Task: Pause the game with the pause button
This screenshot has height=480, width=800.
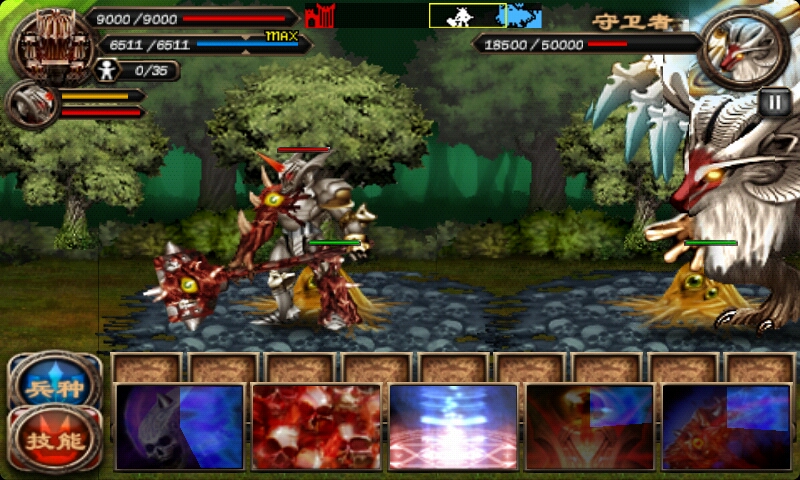Action: (x=773, y=102)
